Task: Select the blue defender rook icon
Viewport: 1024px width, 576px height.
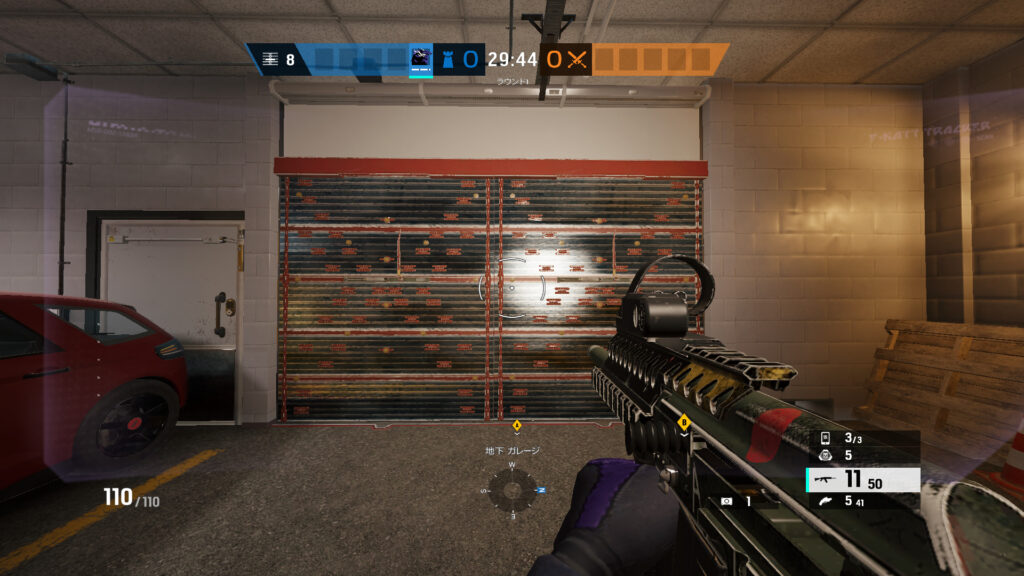Action: point(446,59)
